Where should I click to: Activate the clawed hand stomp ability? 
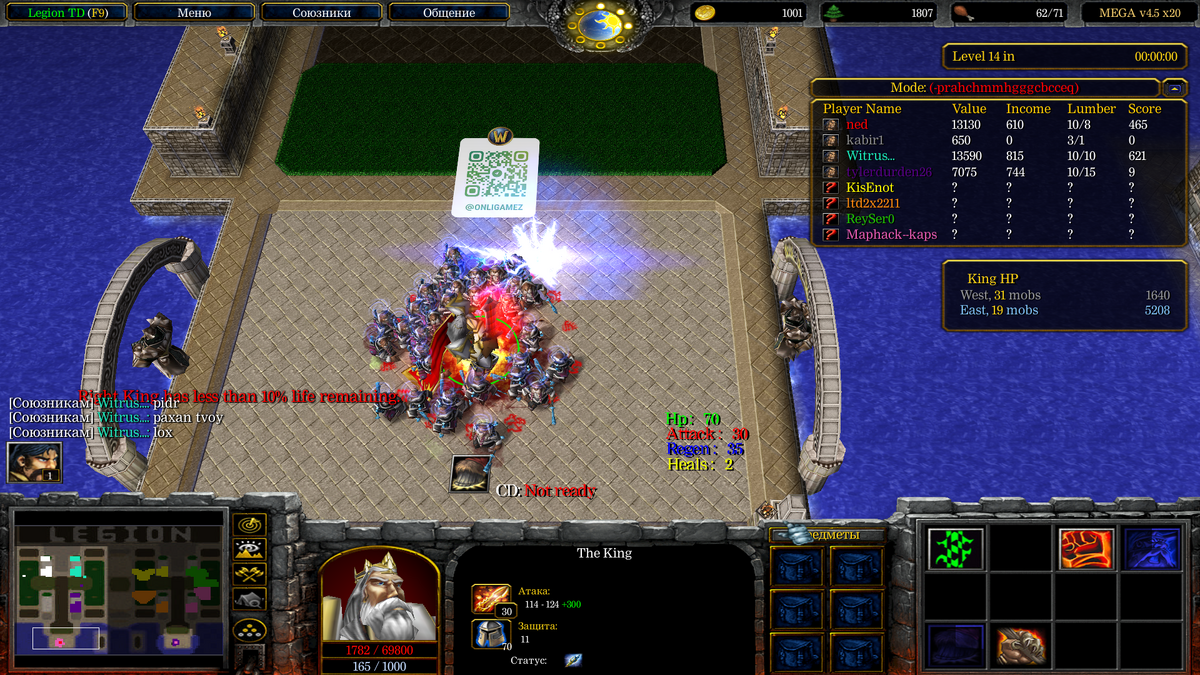[1021, 646]
